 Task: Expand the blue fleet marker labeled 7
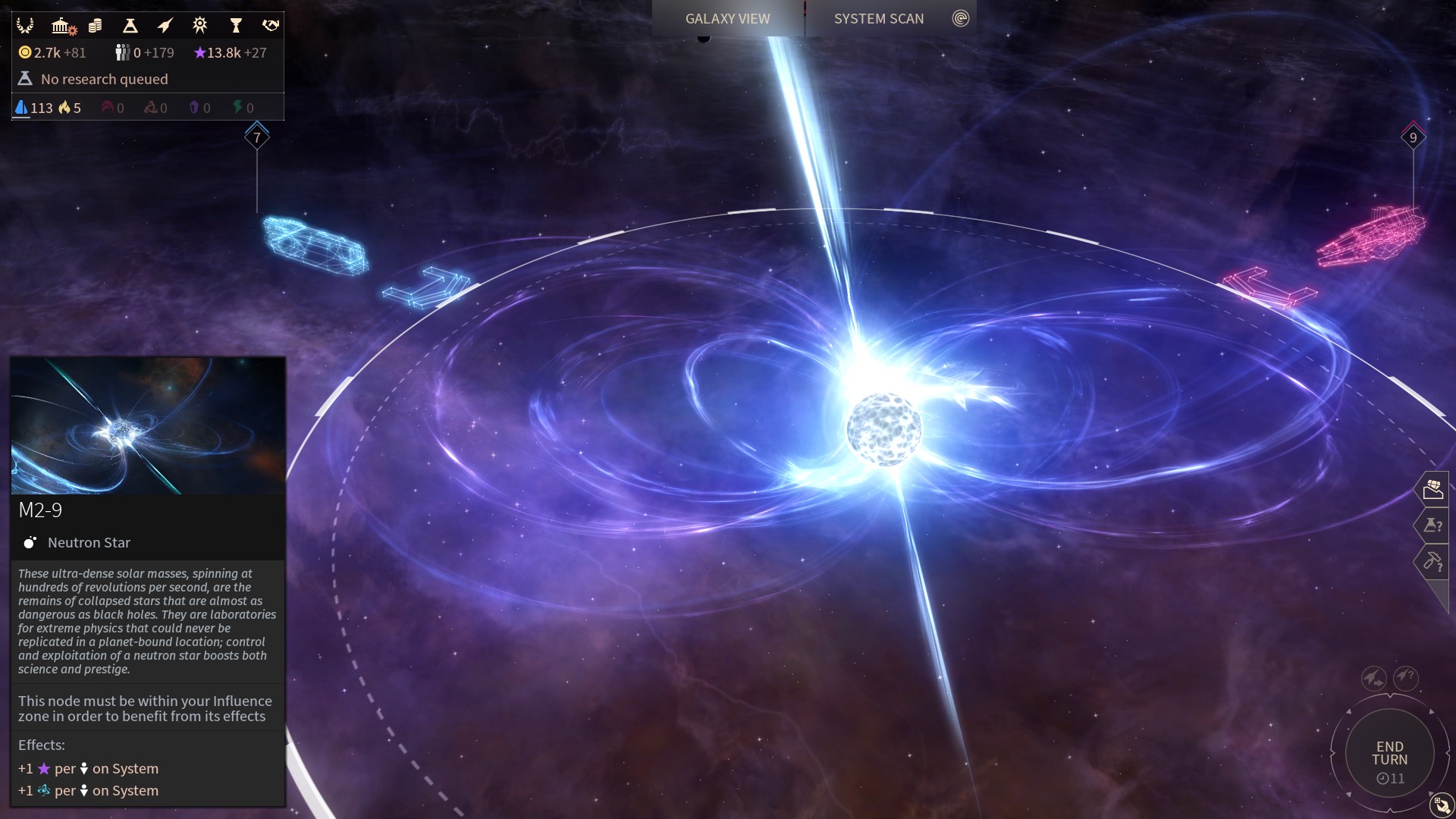point(256,136)
